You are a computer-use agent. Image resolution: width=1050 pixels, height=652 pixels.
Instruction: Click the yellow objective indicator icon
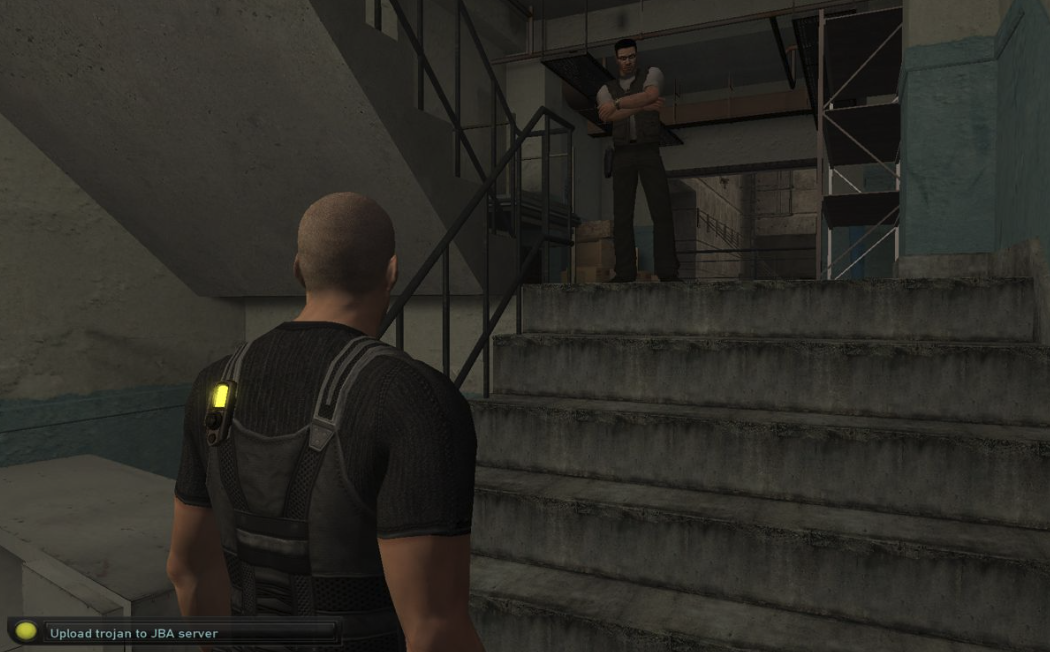pyautogui.click(x=26, y=632)
